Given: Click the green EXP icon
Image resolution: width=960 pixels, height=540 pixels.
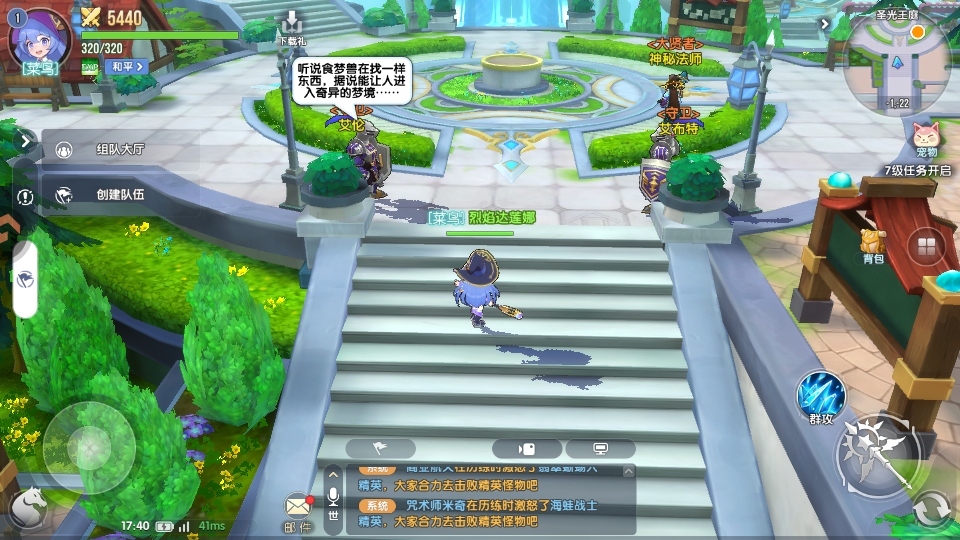Looking at the screenshot, I should pos(90,66).
